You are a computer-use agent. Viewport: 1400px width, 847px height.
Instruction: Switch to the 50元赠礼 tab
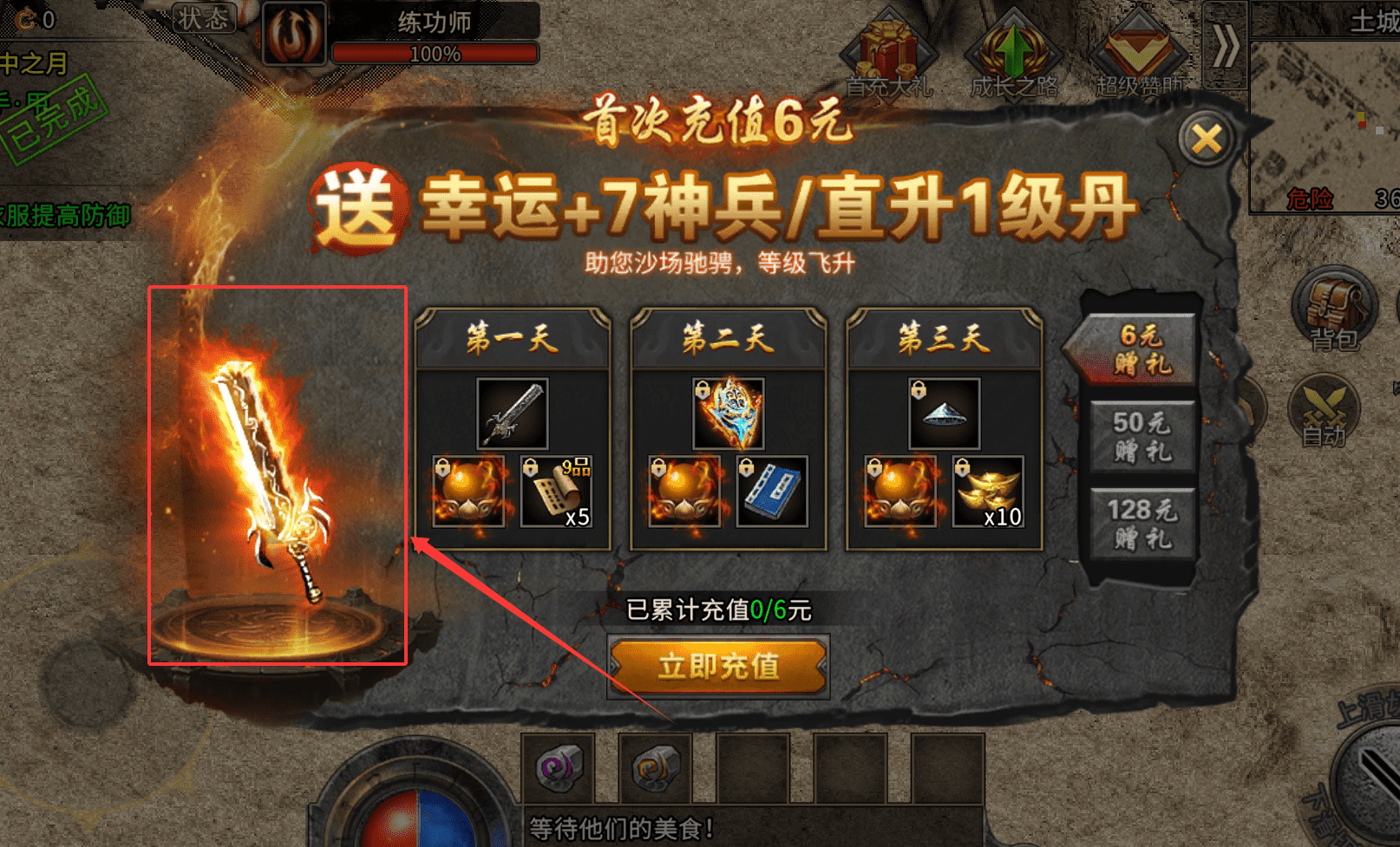click(x=1142, y=436)
